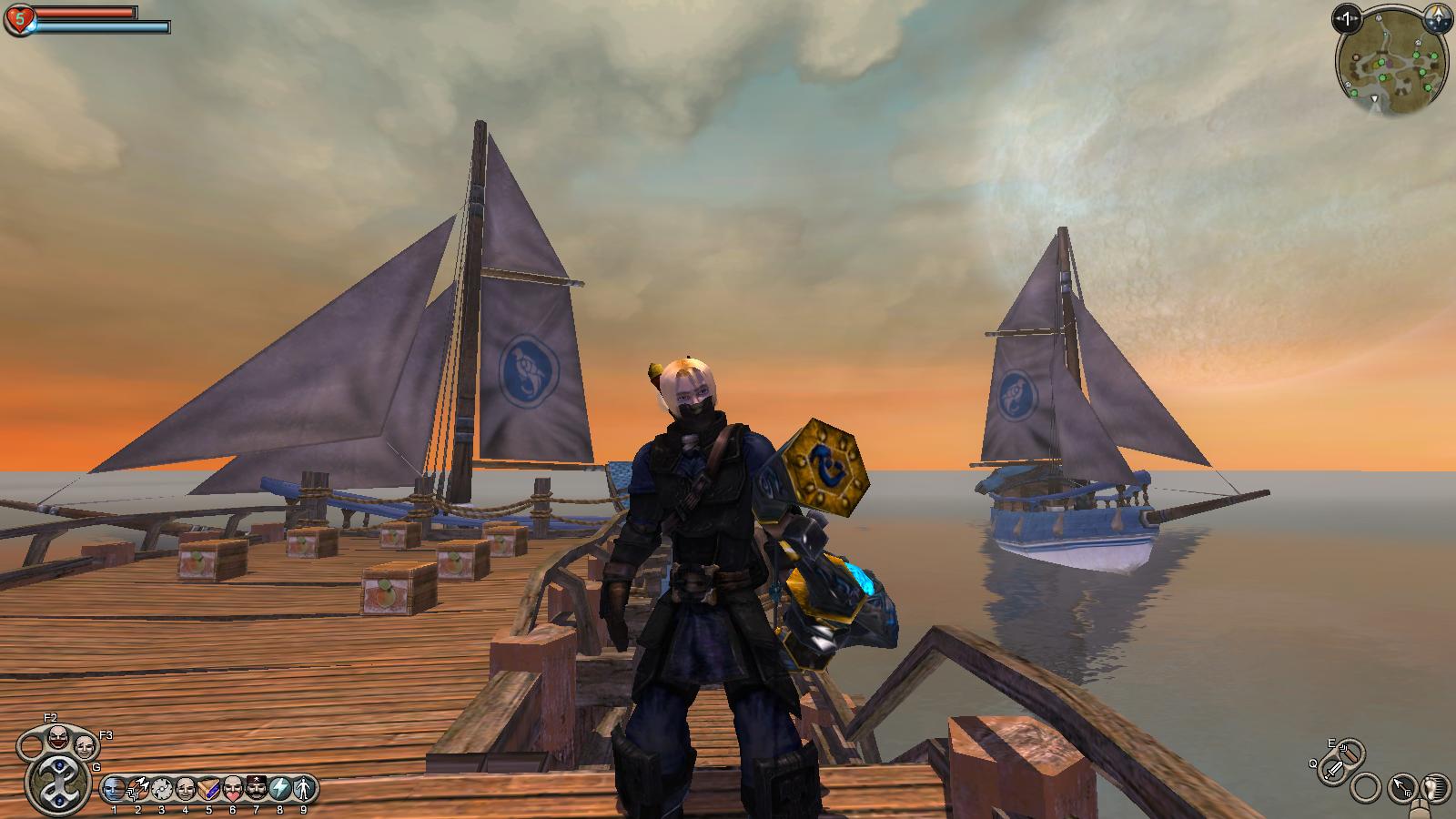Viewport: 1456px width, 819px height.
Task: Activate the Multi Arrow ability icon
Action: [x=138, y=788]
